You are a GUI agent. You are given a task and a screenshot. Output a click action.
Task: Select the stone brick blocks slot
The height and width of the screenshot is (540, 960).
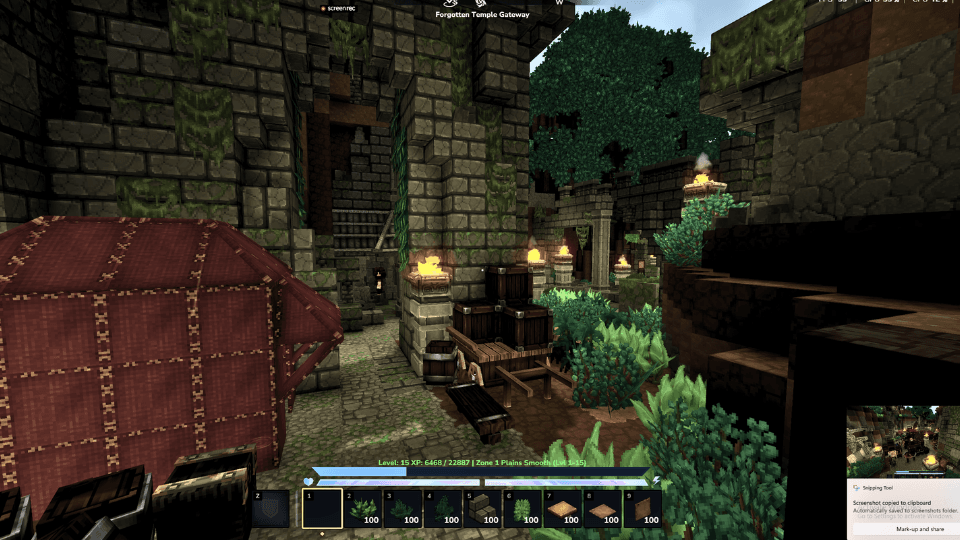(483, 508)
